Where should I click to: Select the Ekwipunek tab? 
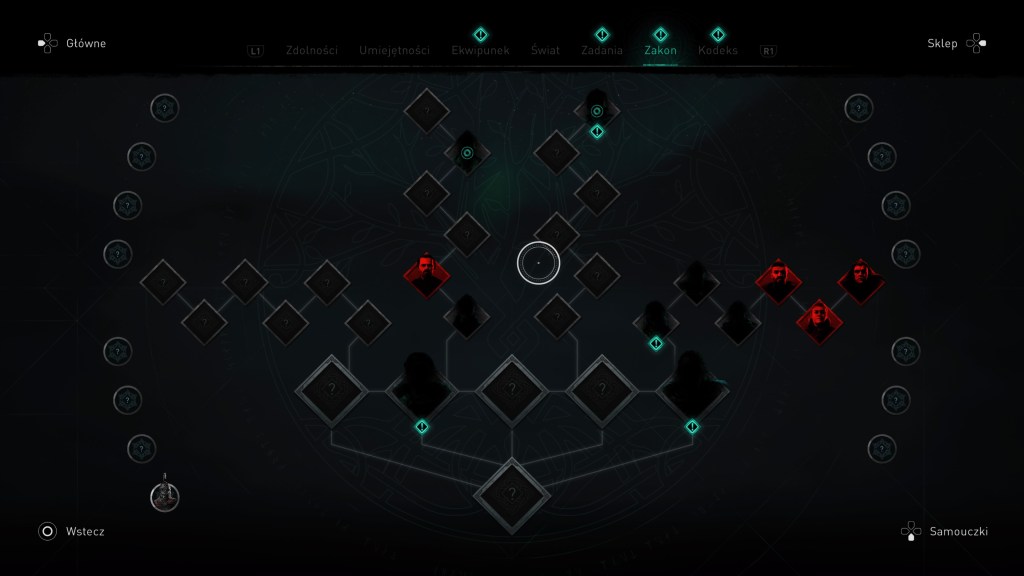(x=481, y=50)
